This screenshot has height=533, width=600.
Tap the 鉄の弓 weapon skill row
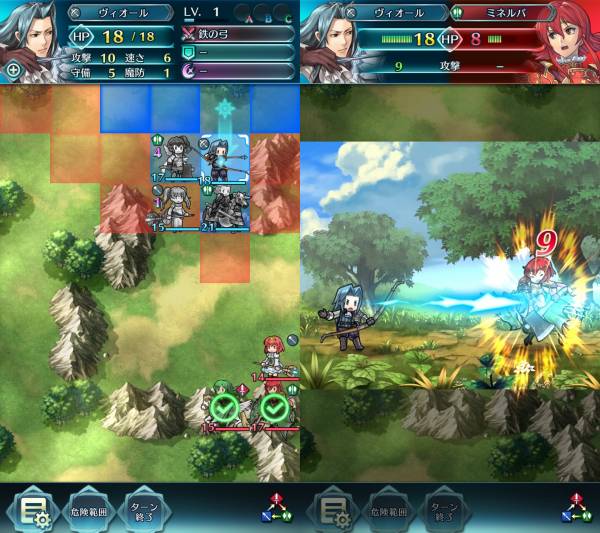click(x=238, y=34)
